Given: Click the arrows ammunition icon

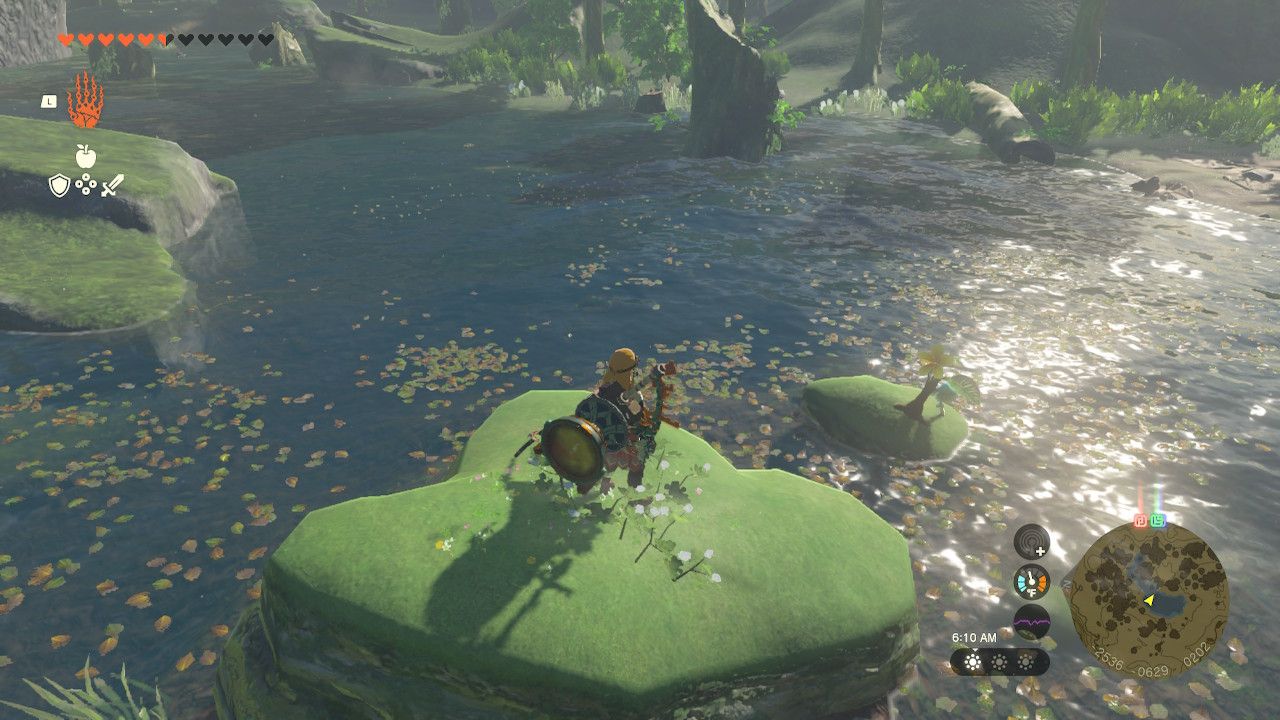Looking at the screenshot, I should [x=85, y=185].
